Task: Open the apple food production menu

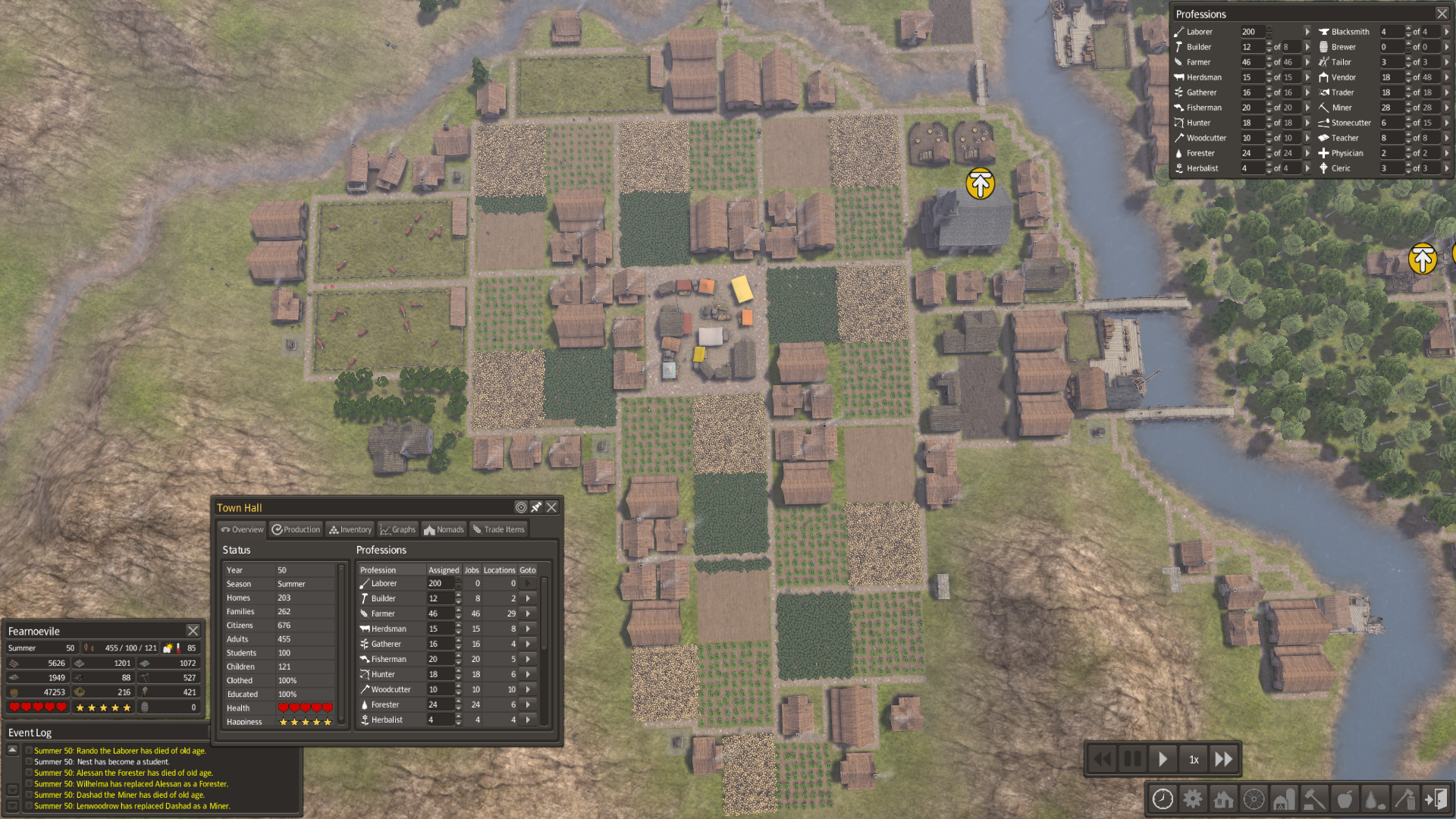Action: tap(1345, 799)
